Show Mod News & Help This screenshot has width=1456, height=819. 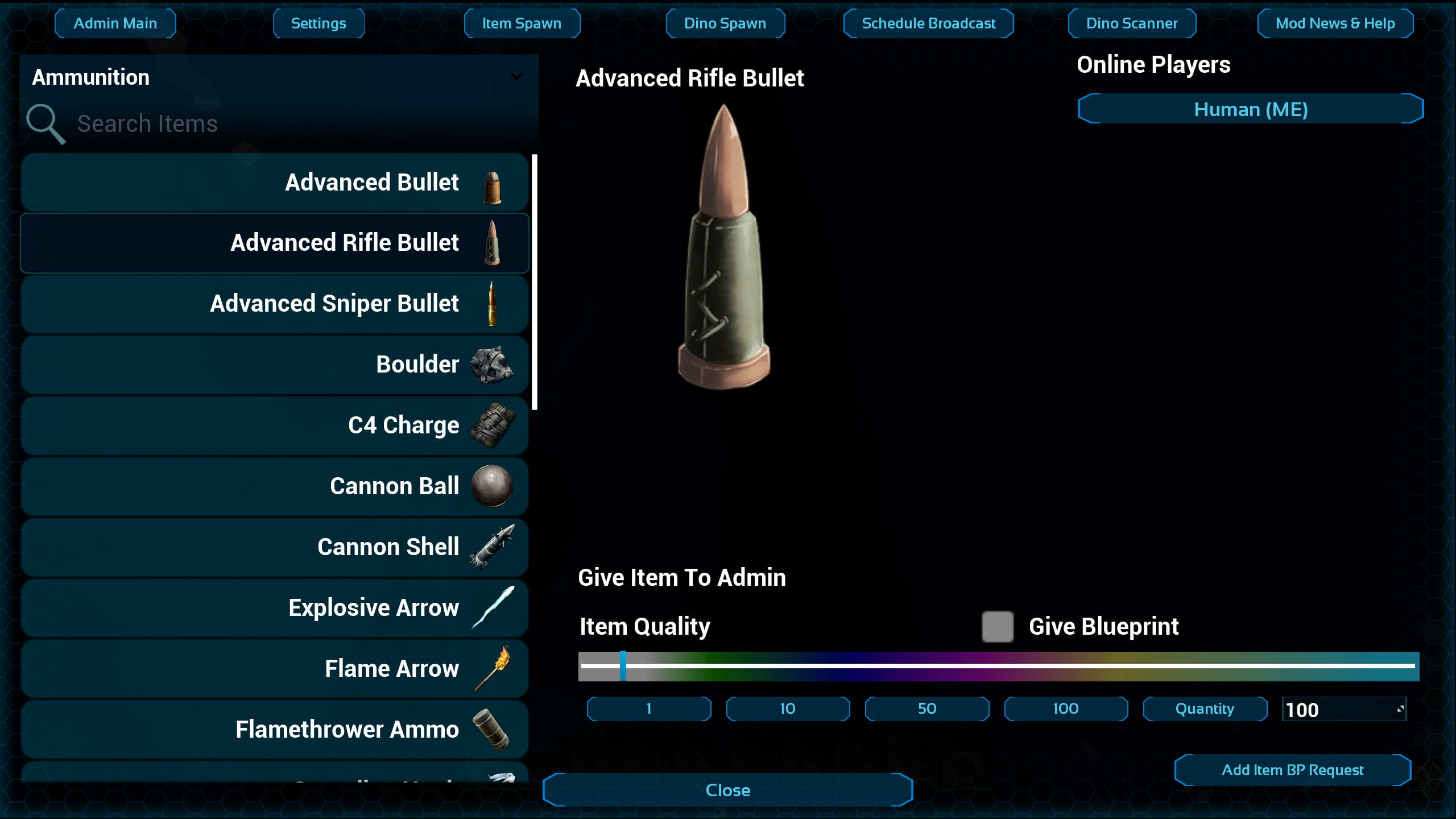click(x=1335, y=23)
